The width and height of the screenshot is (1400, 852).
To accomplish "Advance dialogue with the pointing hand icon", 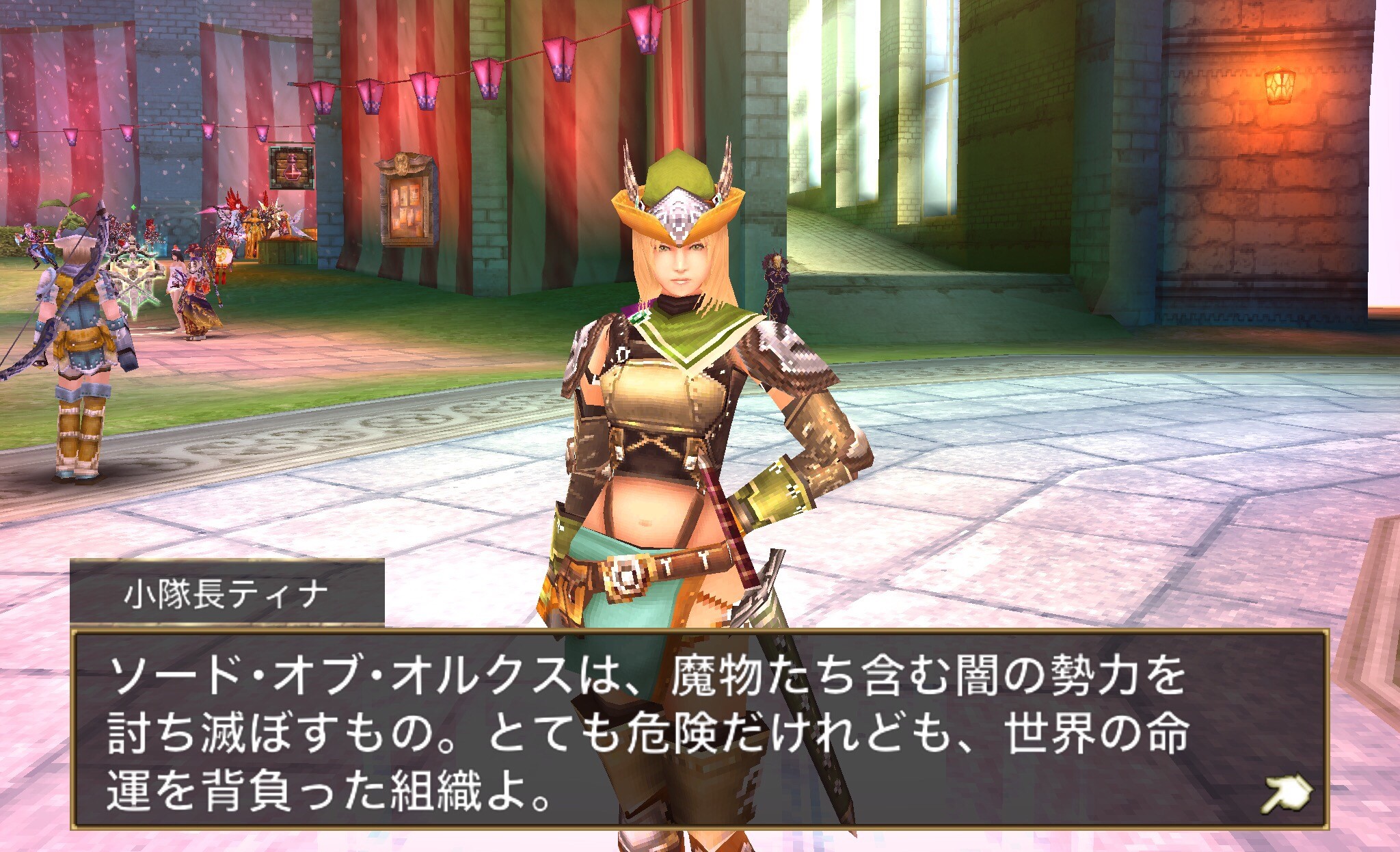I will pyautogui.click(x=1286, y=795).
